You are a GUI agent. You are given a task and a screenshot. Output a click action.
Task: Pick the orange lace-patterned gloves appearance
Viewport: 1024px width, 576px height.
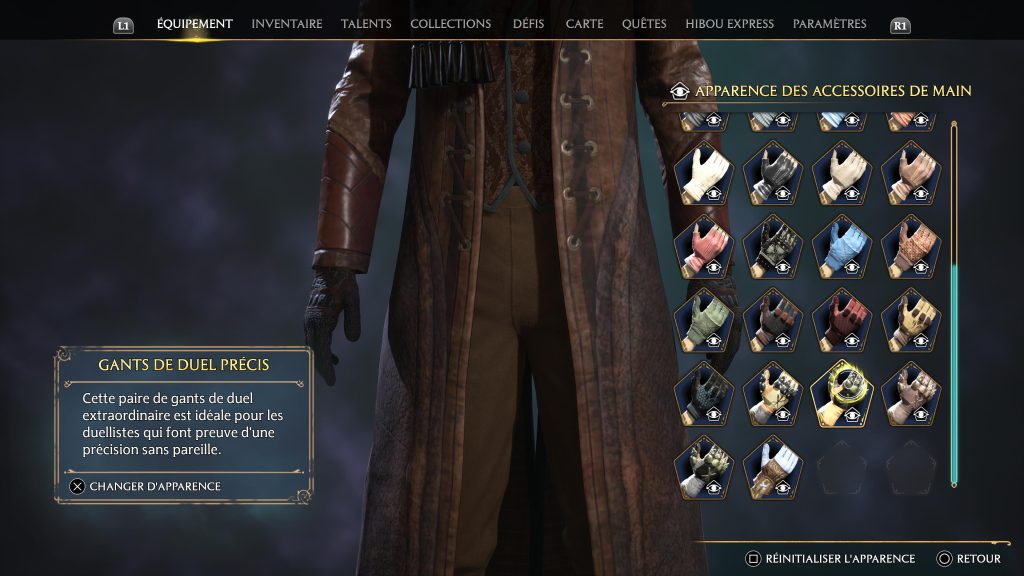coord(910,245)
